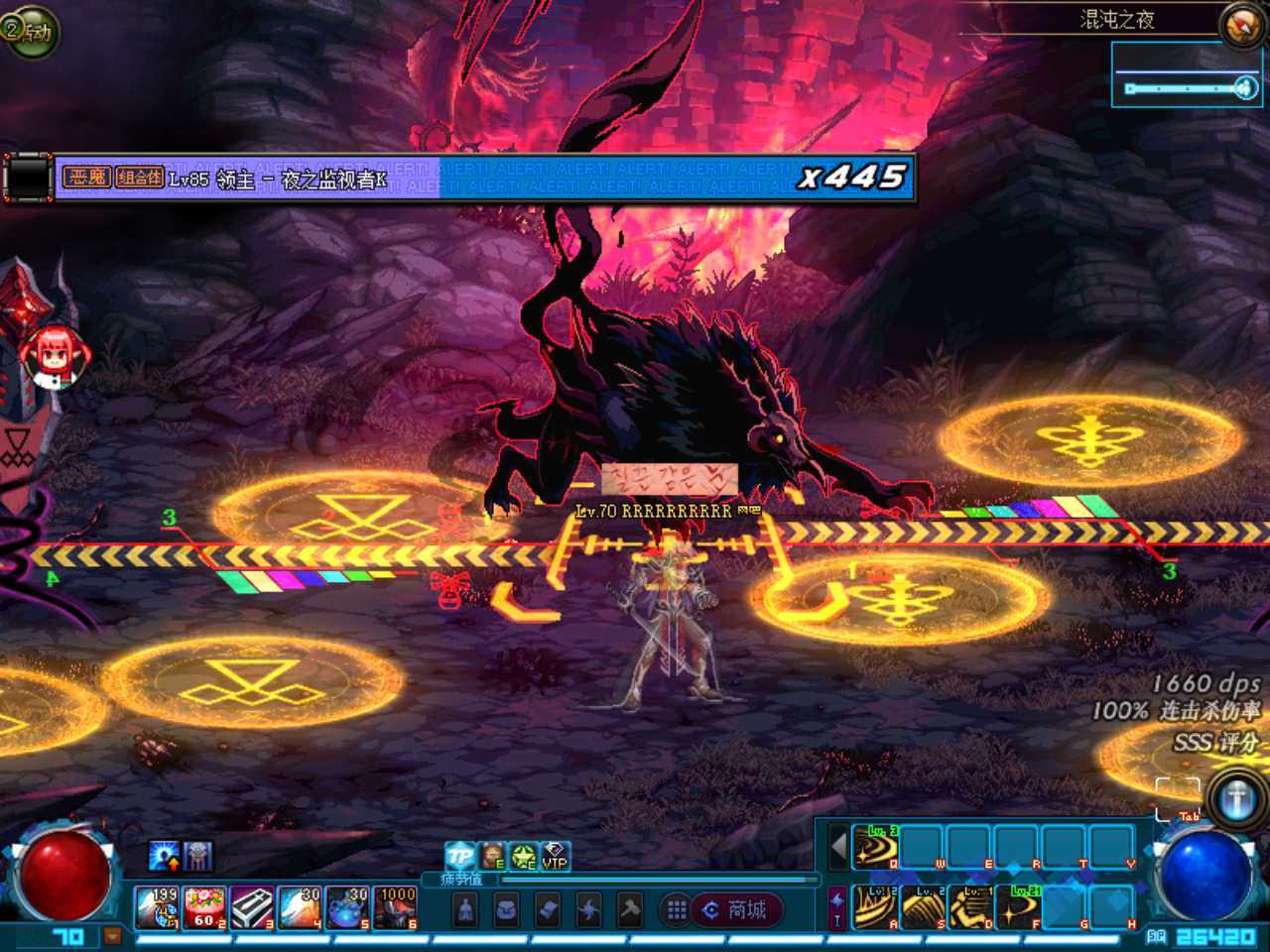
Task: Toggle the I switch beside the skill bar
Action: pyautogui.click(x=835, y=920)
